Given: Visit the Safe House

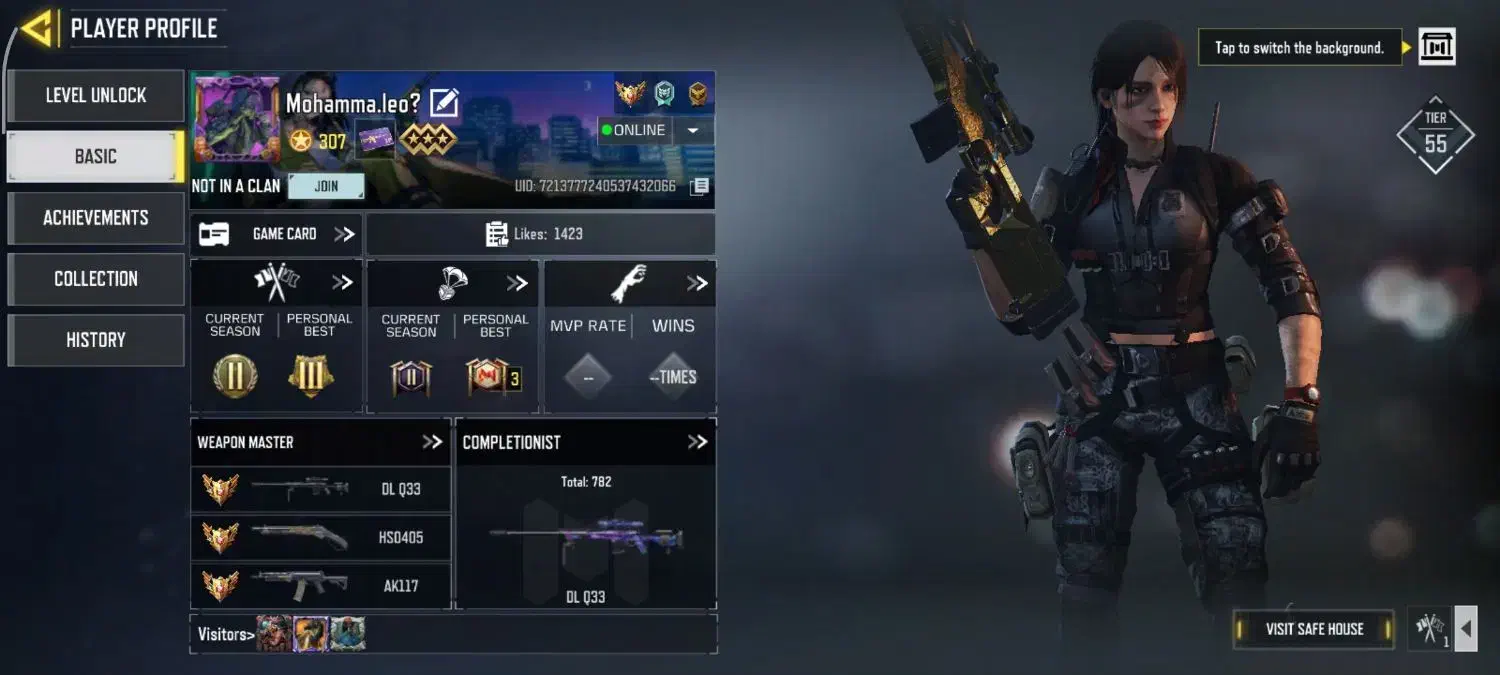Looking at the screenshot, I should click(1314, 629).
